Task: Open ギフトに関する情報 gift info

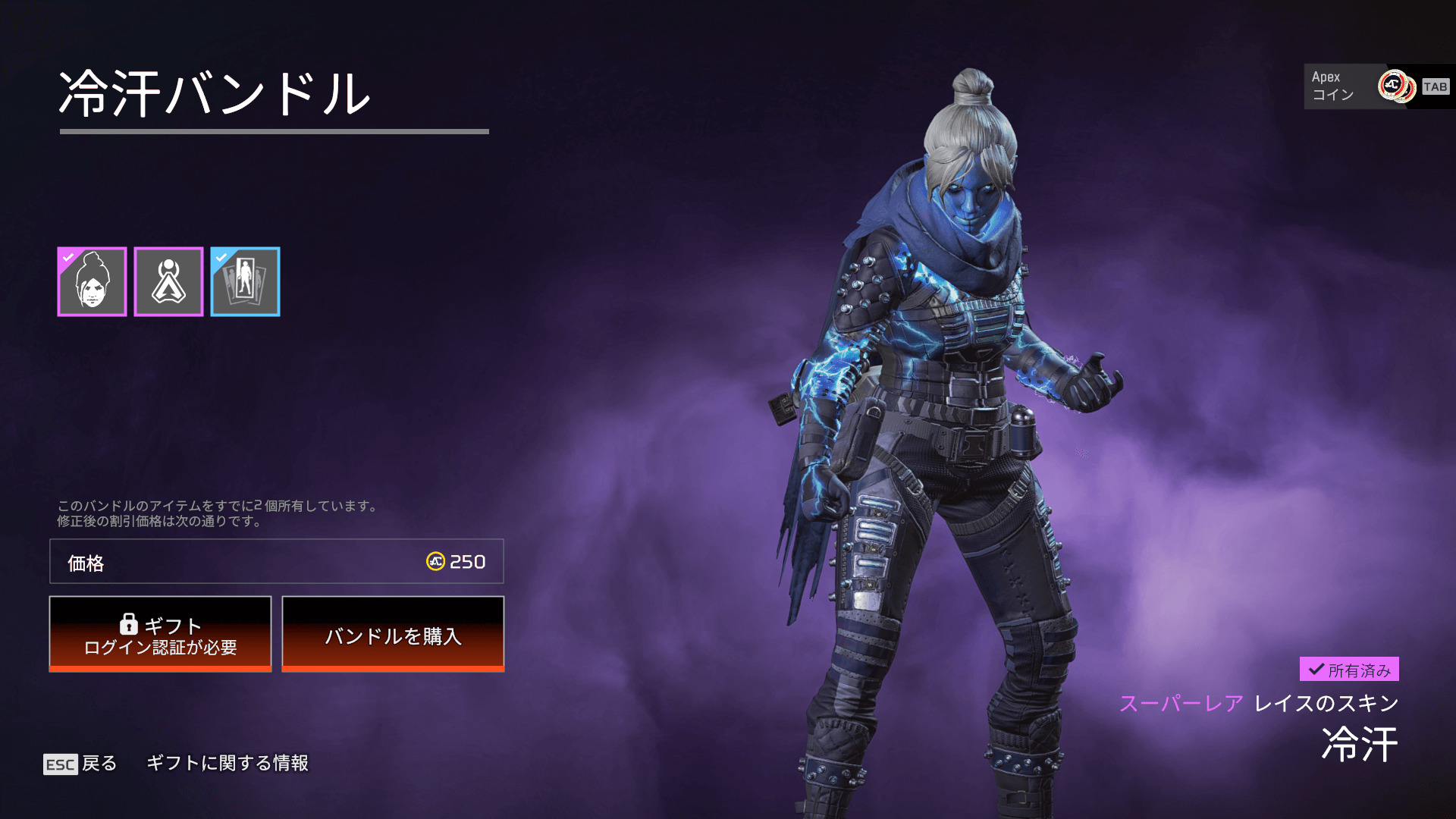Action: pos(227,763)
